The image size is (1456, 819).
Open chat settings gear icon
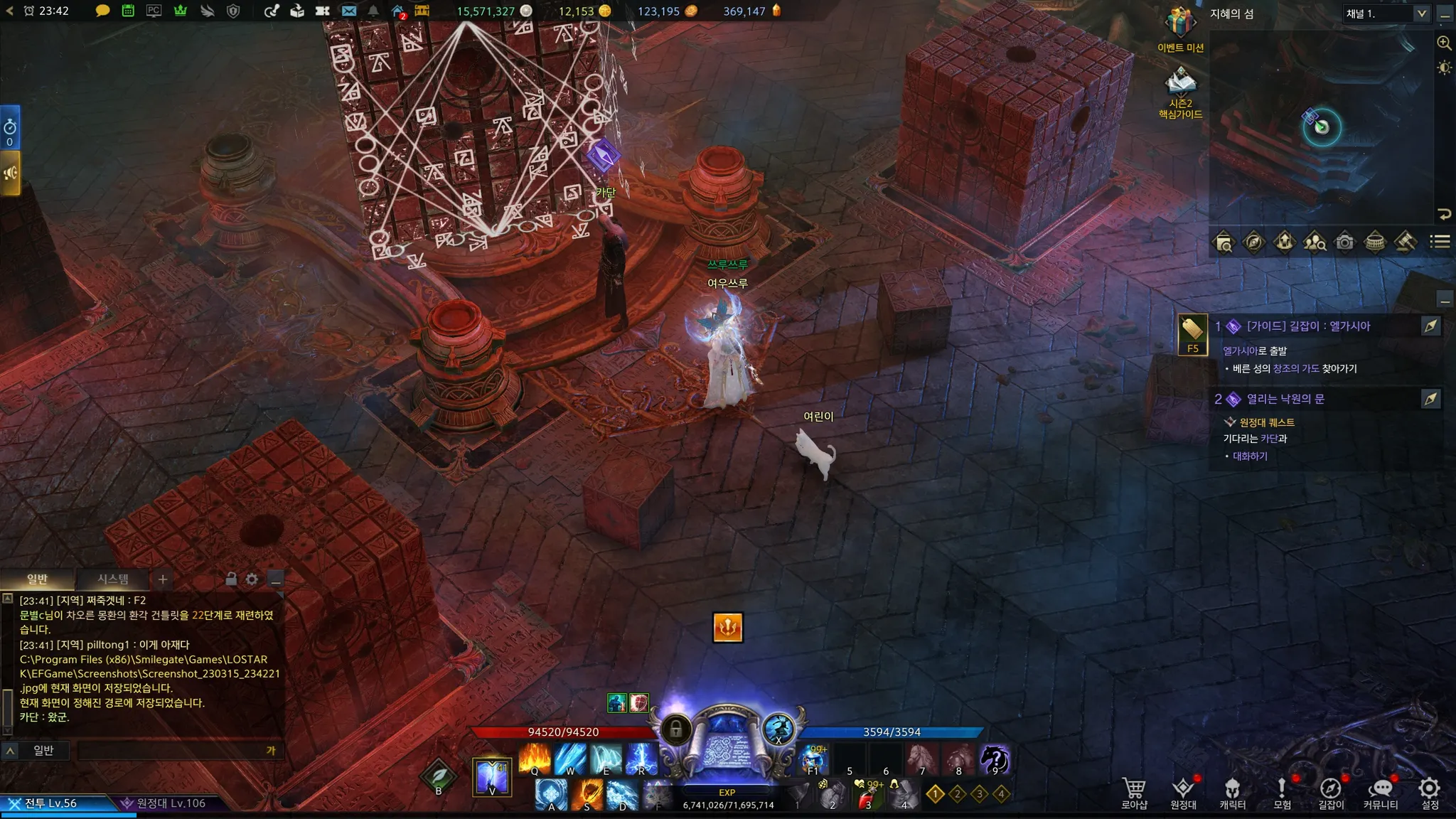tap(252, 579)
